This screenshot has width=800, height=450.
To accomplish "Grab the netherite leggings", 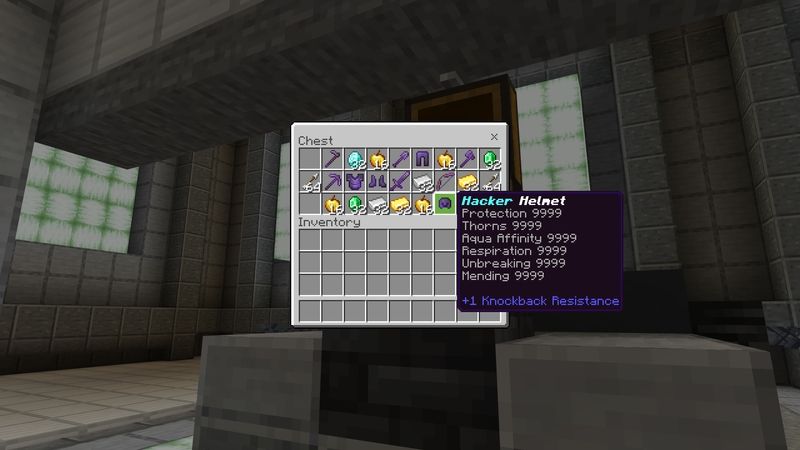I will coord(424,159).
